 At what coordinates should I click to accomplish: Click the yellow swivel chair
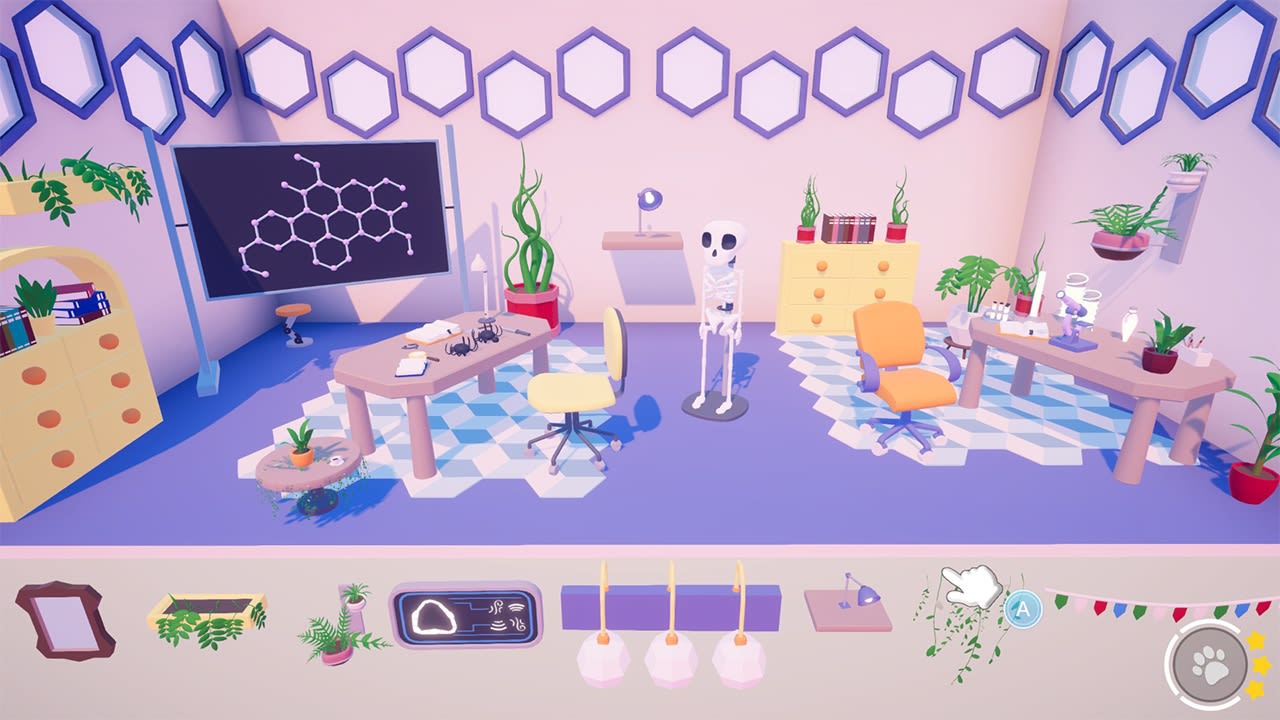coord(570,390)
